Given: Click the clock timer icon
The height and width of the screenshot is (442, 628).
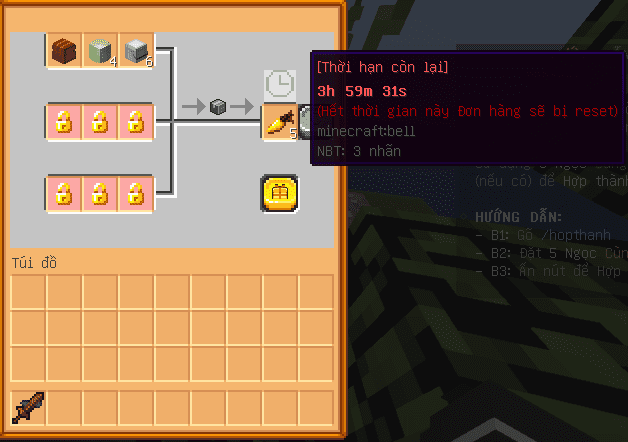Looking at the screenshot, I should tap(279, 85).
